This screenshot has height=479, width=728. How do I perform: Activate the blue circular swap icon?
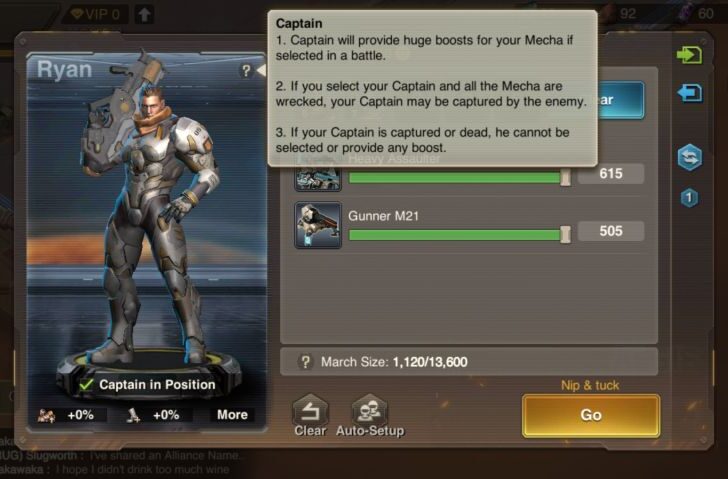click(689, 157)
